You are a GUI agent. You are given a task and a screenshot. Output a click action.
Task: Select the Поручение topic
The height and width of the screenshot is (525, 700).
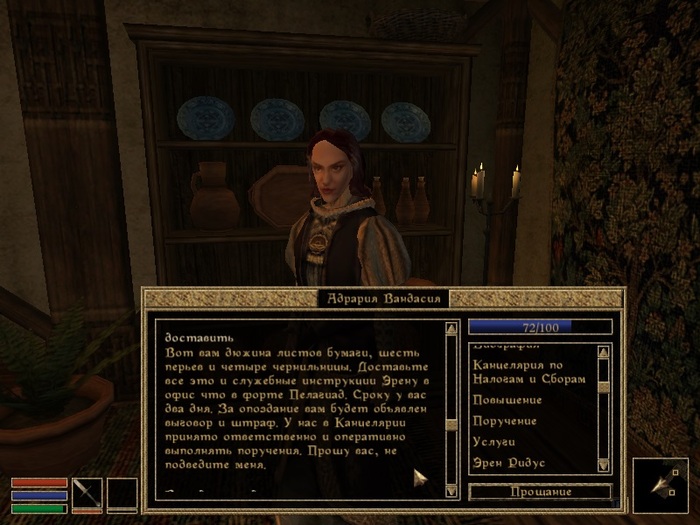[x=505, y=421]
